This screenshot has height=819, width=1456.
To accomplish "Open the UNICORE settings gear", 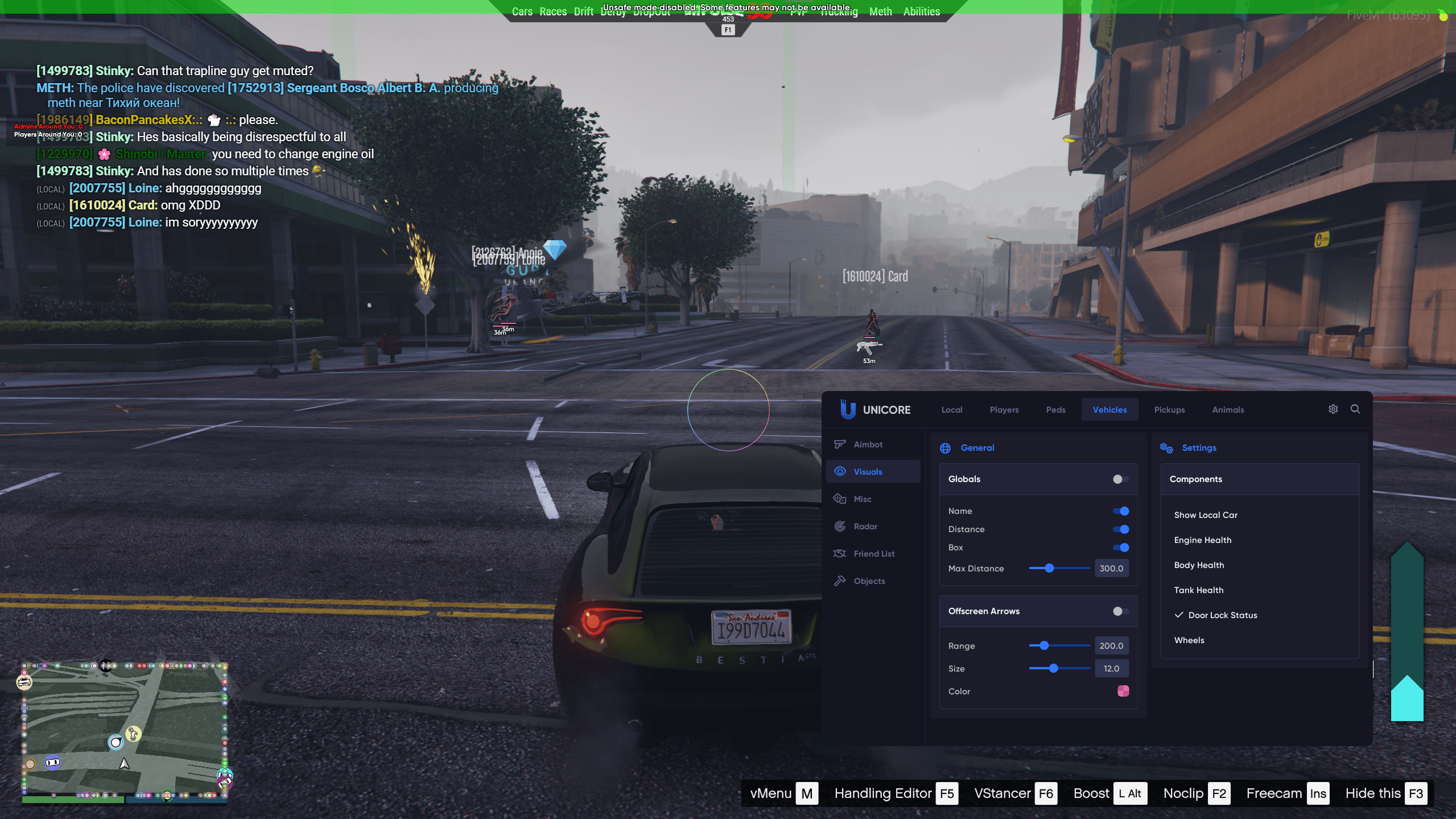I will pos(1333,409).
